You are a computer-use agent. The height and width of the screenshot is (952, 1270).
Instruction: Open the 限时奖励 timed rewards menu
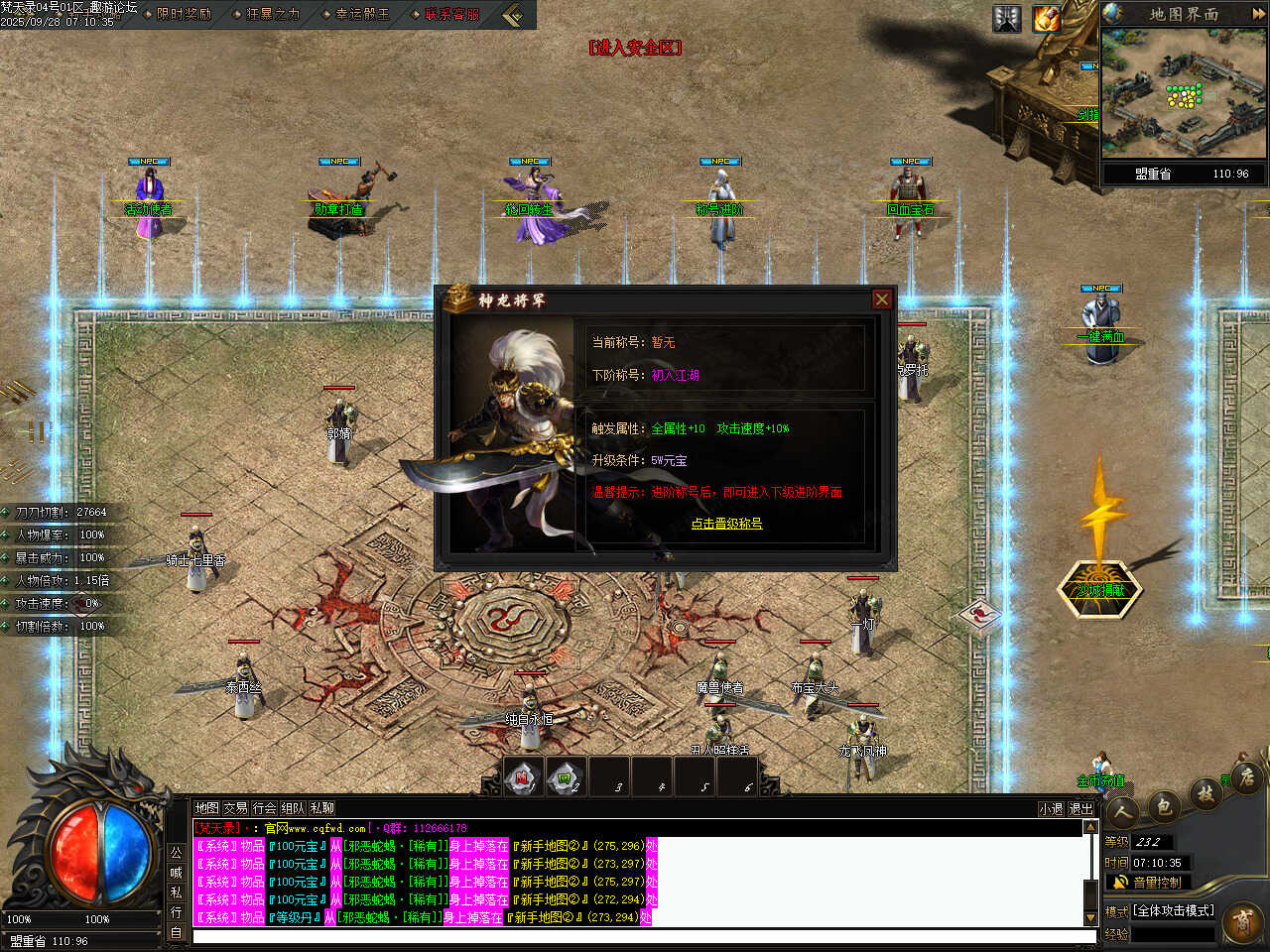(x=184, y=14)
